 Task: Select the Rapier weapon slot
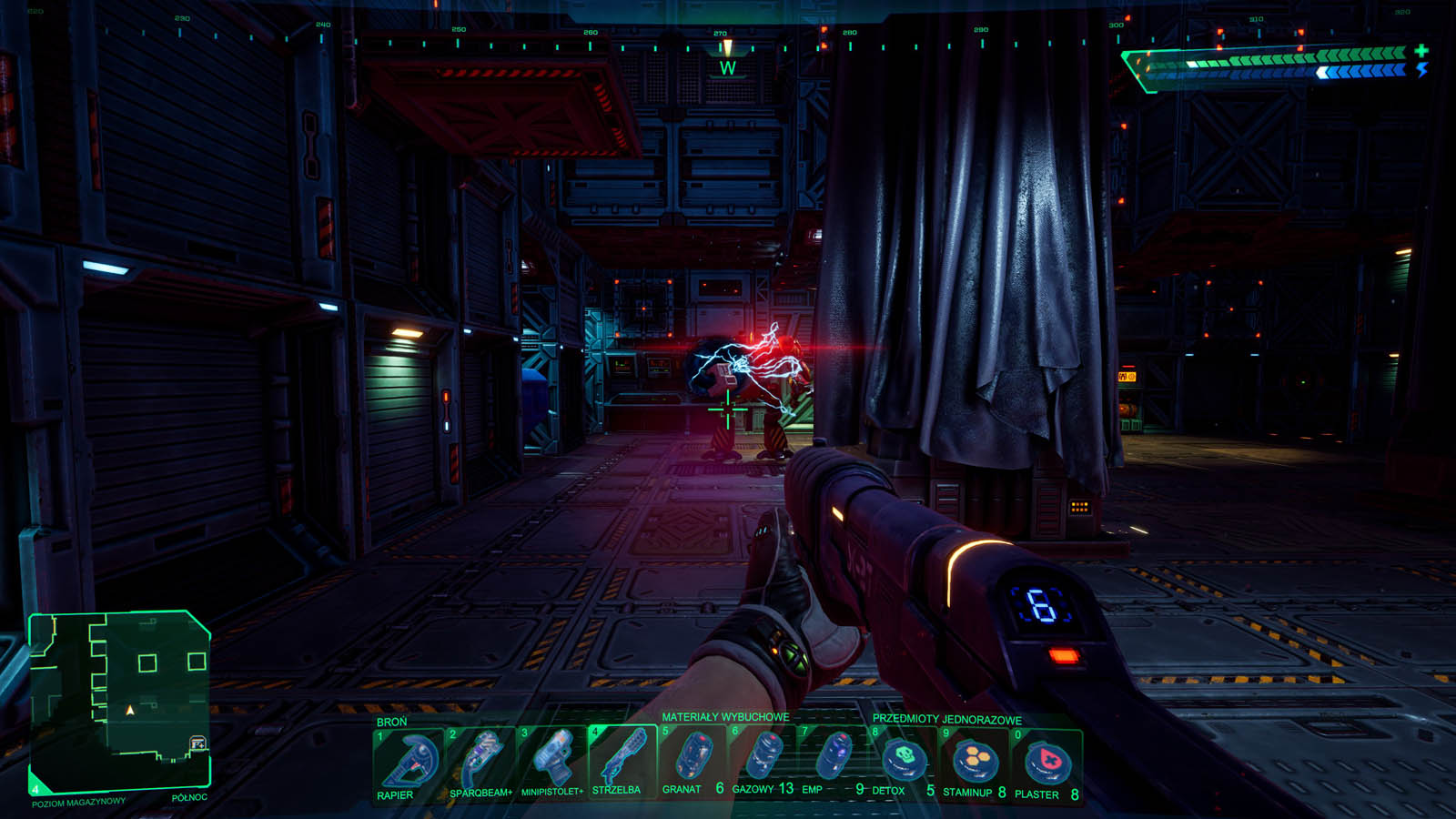409,763
